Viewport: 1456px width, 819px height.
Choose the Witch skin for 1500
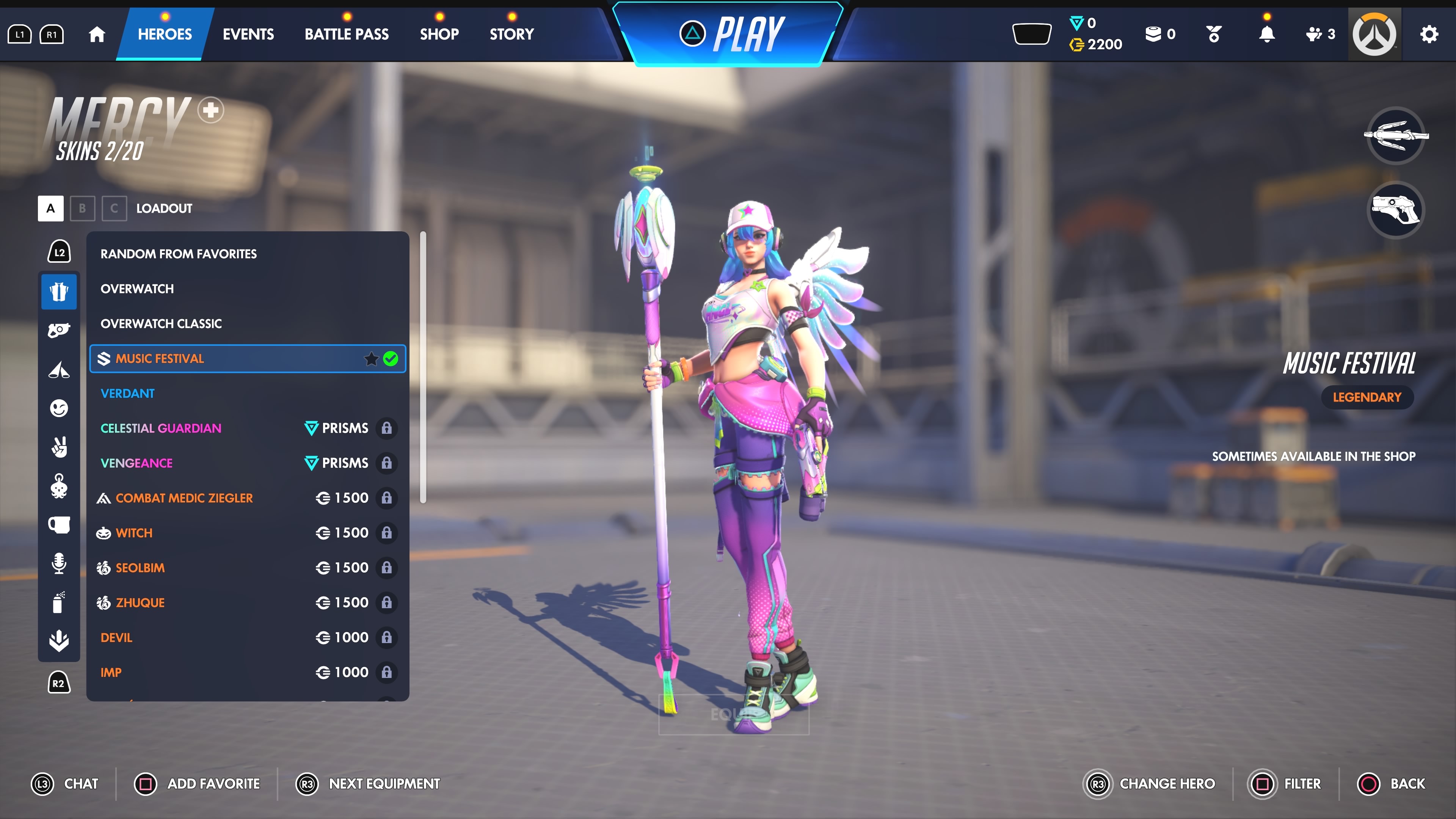(x=134, y=533)
